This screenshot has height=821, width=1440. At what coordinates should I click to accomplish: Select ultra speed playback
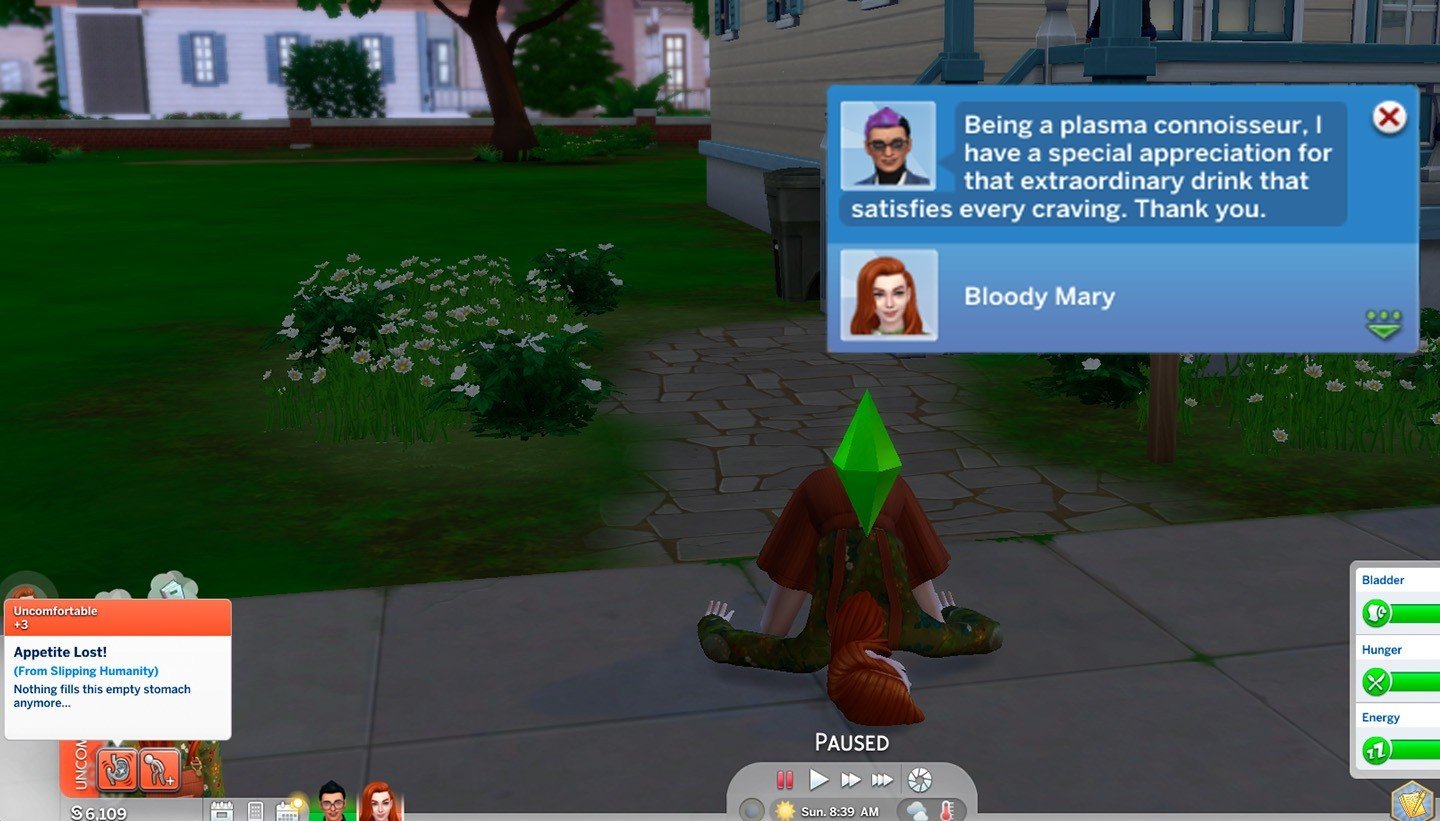pos(882,778)
